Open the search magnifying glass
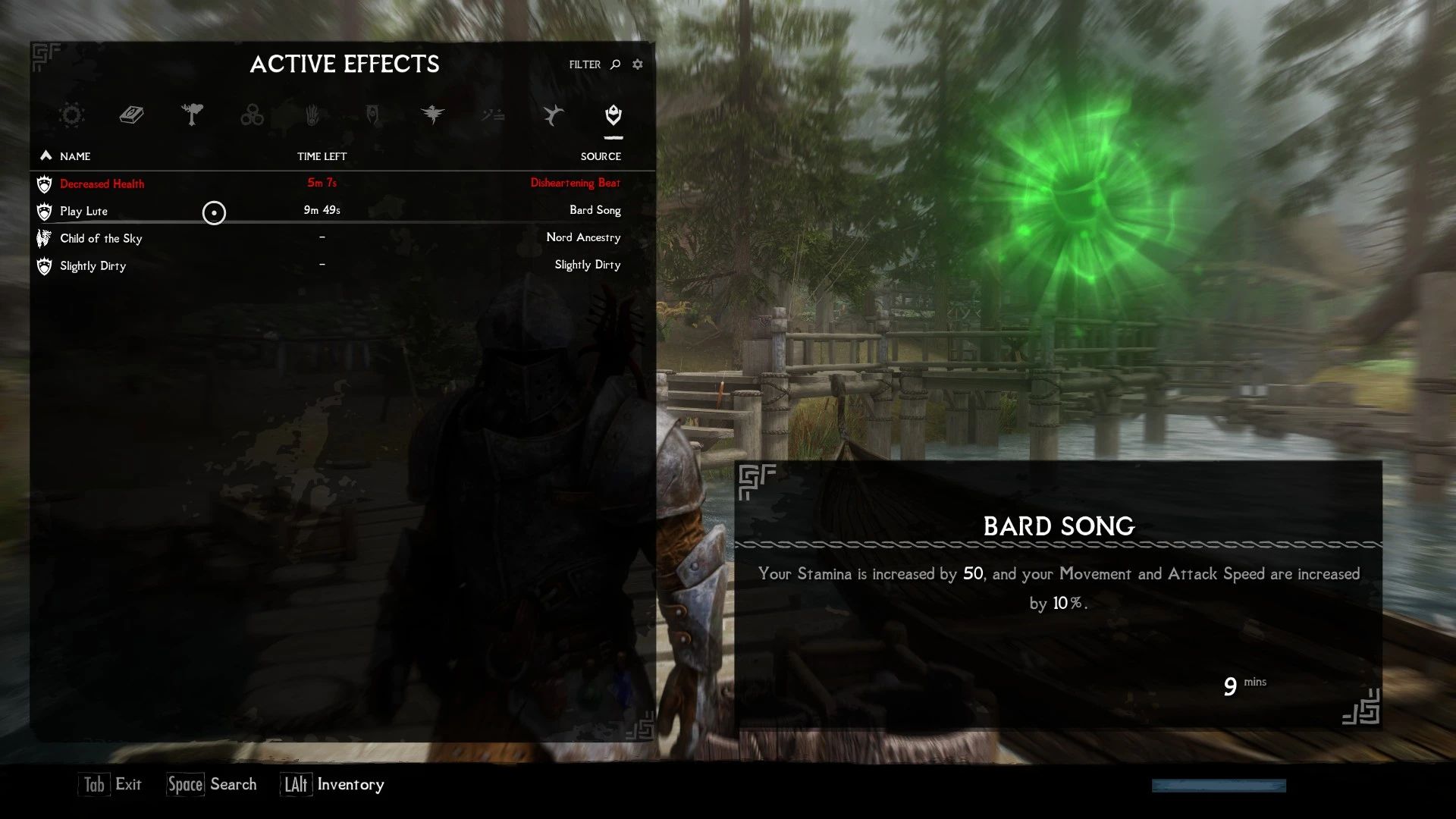Screen dimensions: 1456x819 (x=614, y=64)
